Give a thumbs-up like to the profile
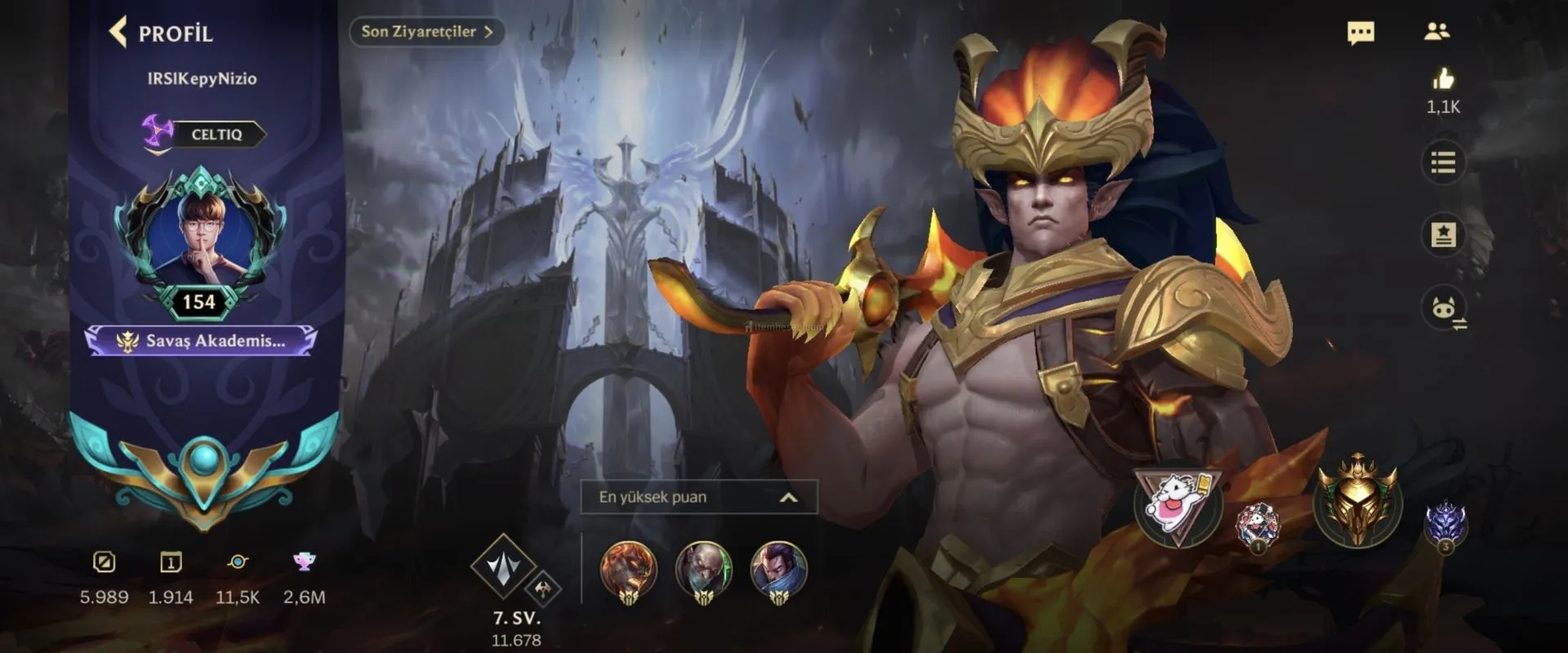Viewport: 1568px width, 653px height. coord(1443,79)
